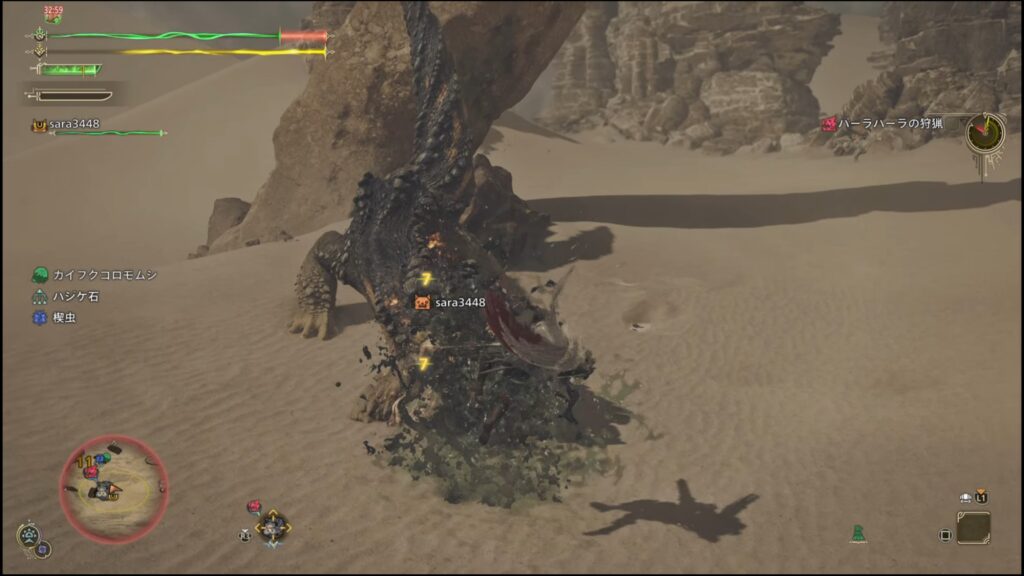Click the yellow-arrowed target selector icon
This screenshot has width=1024, height=576.
click(x=271, y=526)
